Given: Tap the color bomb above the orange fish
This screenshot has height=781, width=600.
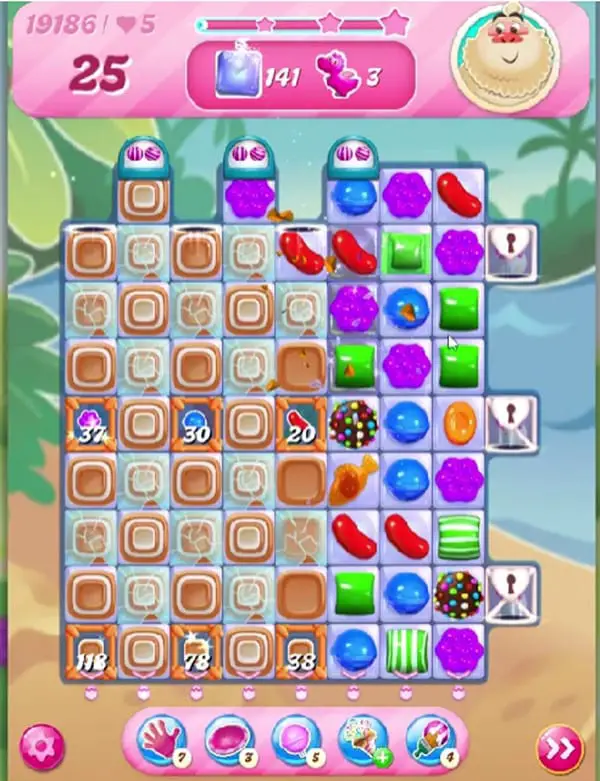Looking at the screenshot, I should (x=352, y=422).
